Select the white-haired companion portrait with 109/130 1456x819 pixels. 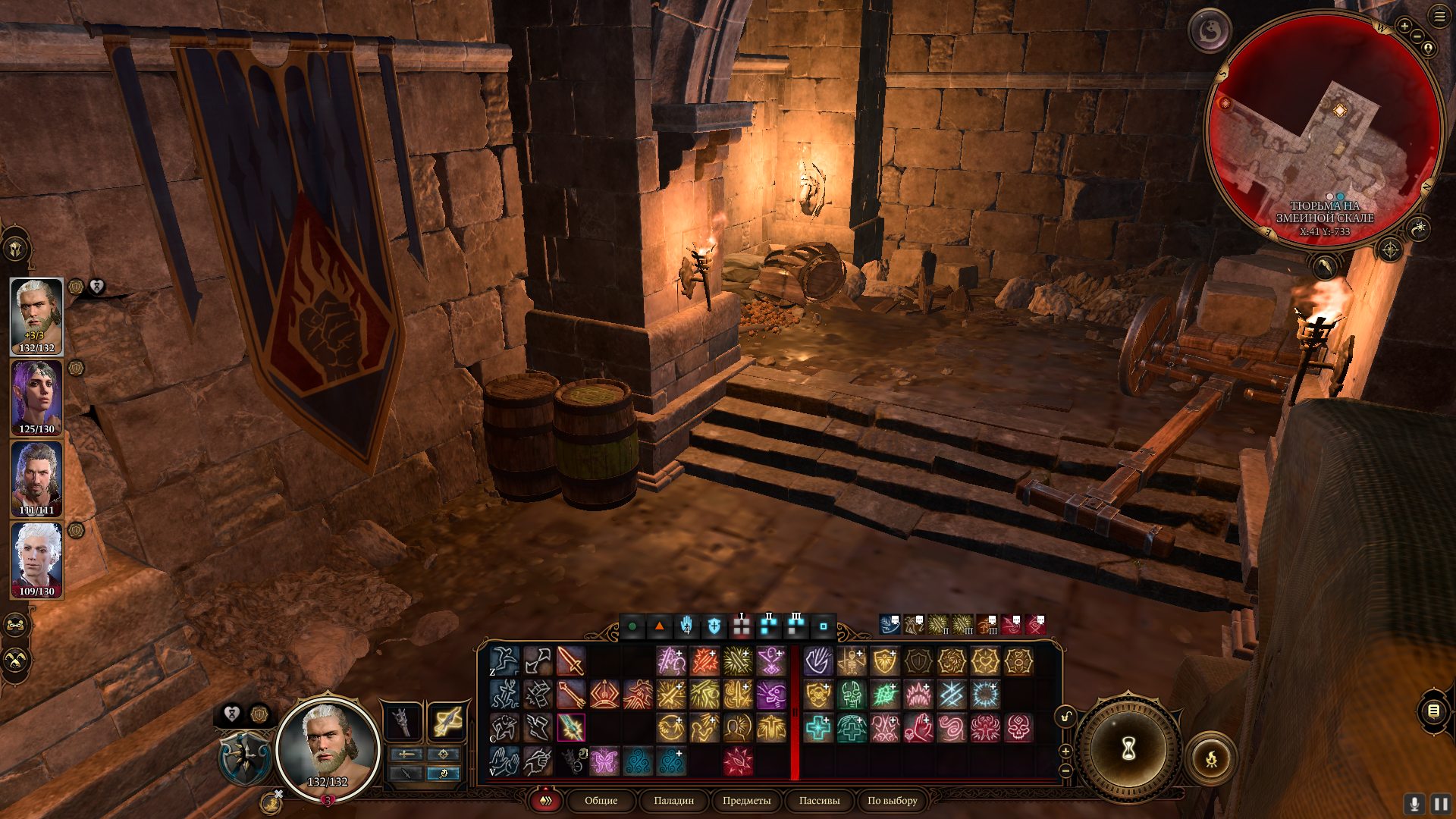(x=36, y=560)
